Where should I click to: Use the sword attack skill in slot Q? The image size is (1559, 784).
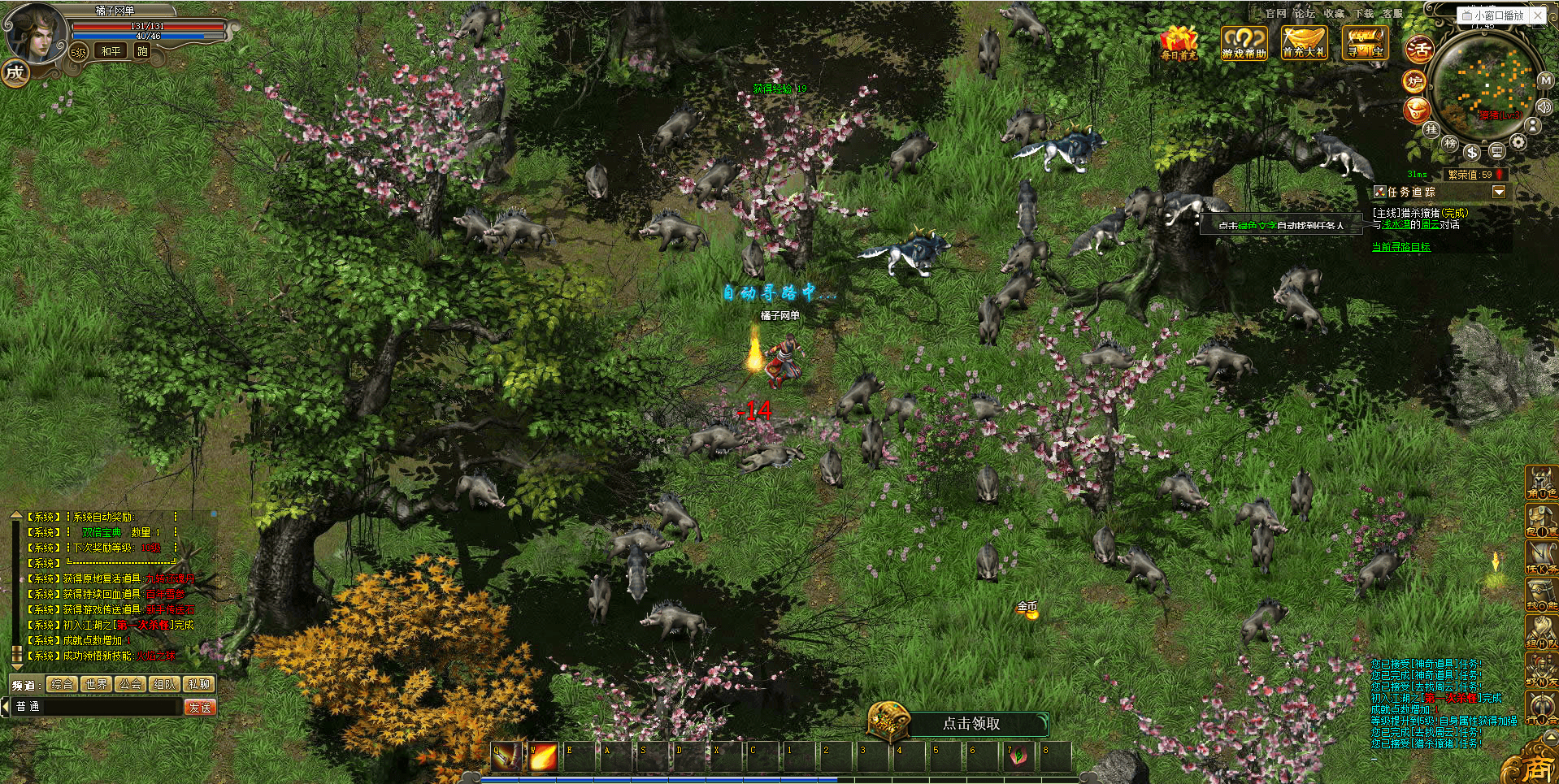pyautogui.click(x=506, y=757)
